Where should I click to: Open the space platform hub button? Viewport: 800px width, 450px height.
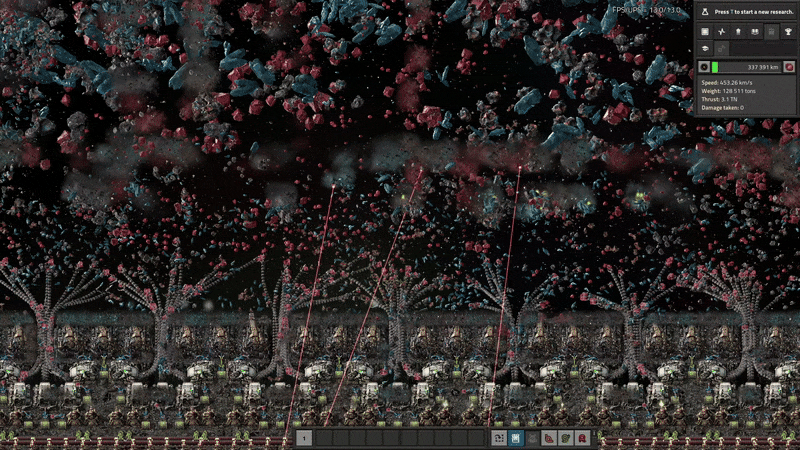coord(704,48)
